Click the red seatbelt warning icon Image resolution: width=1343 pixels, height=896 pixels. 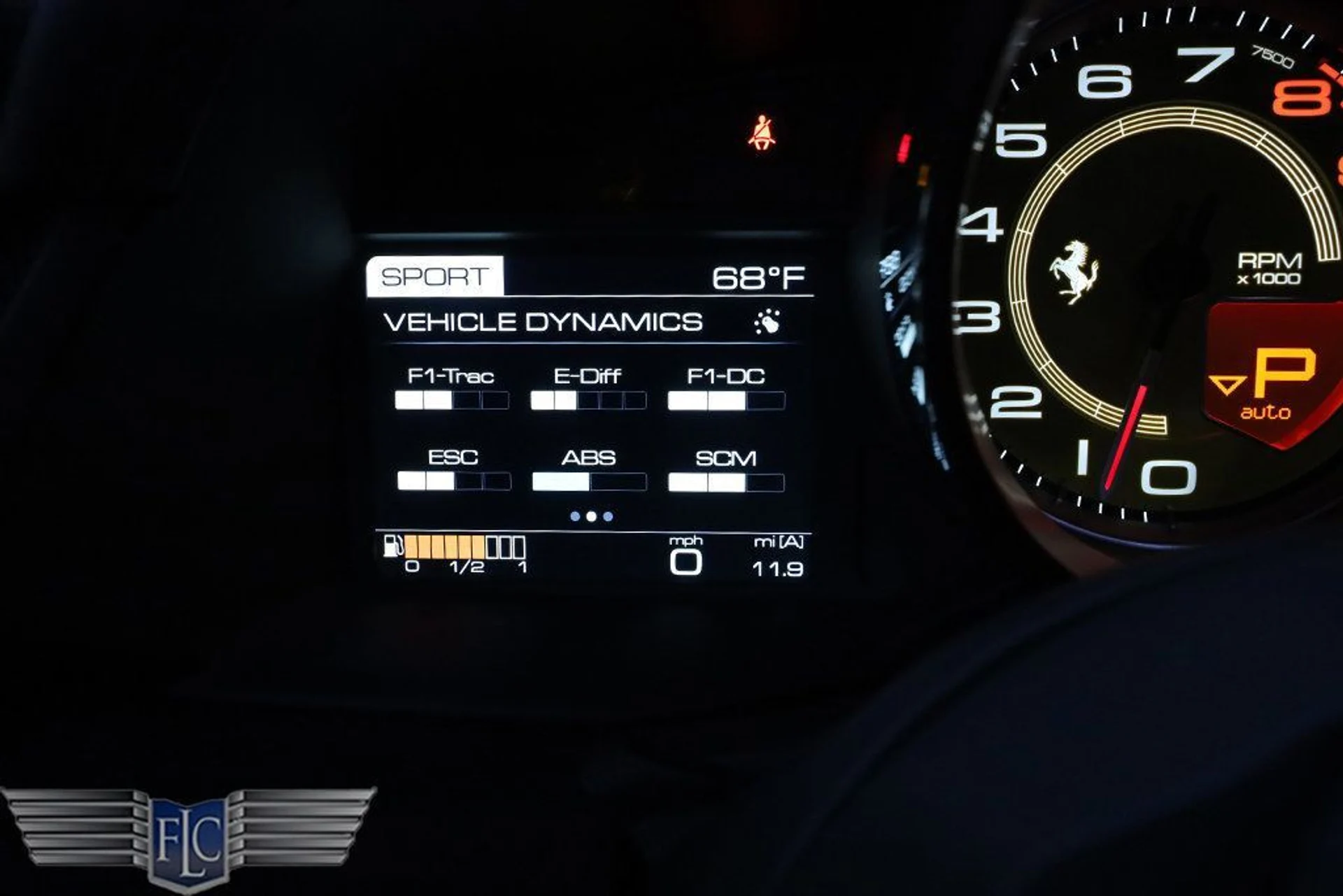pyautogui.click(x=762, y=132)
